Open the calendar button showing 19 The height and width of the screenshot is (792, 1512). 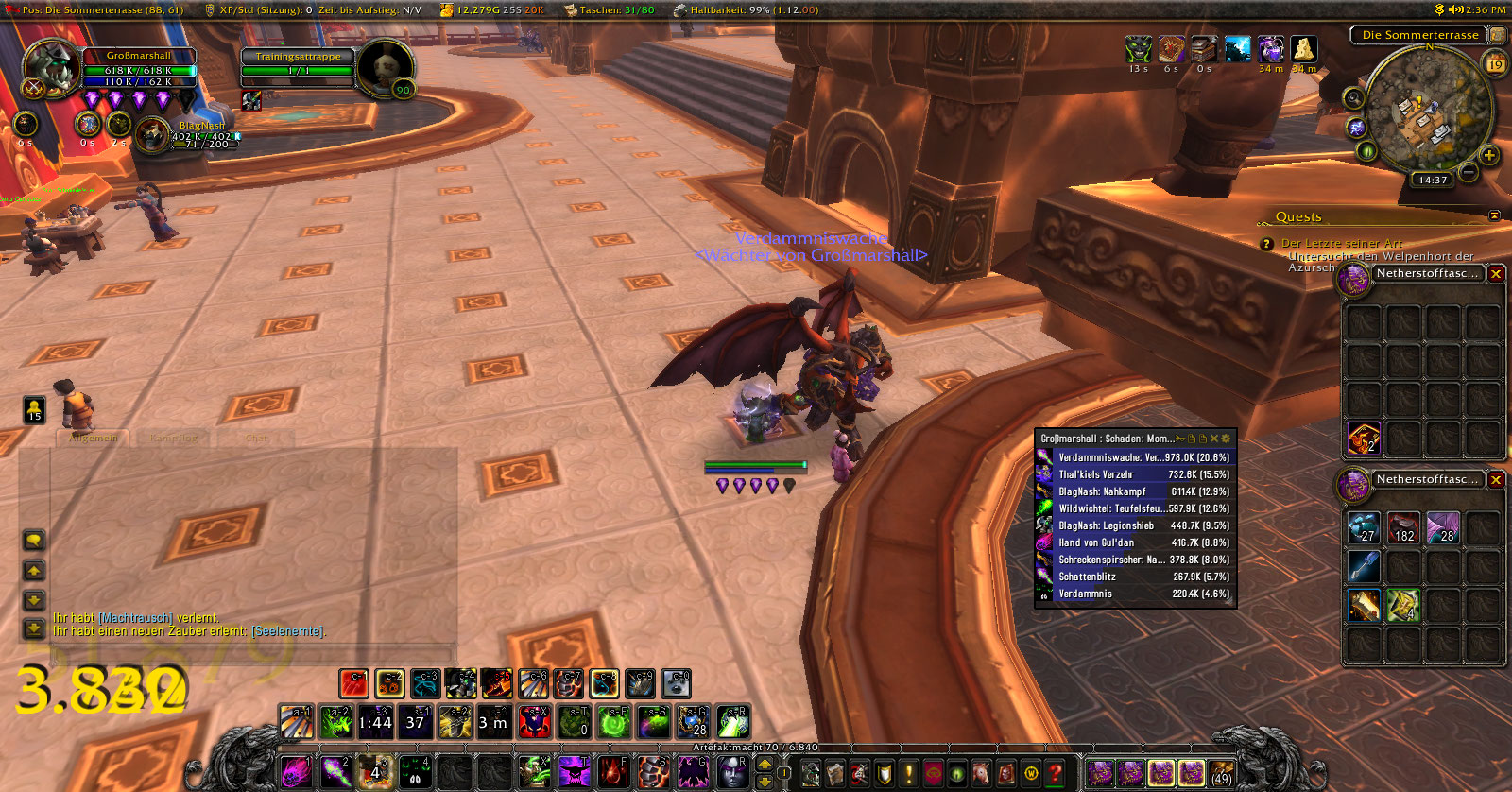1495,64
